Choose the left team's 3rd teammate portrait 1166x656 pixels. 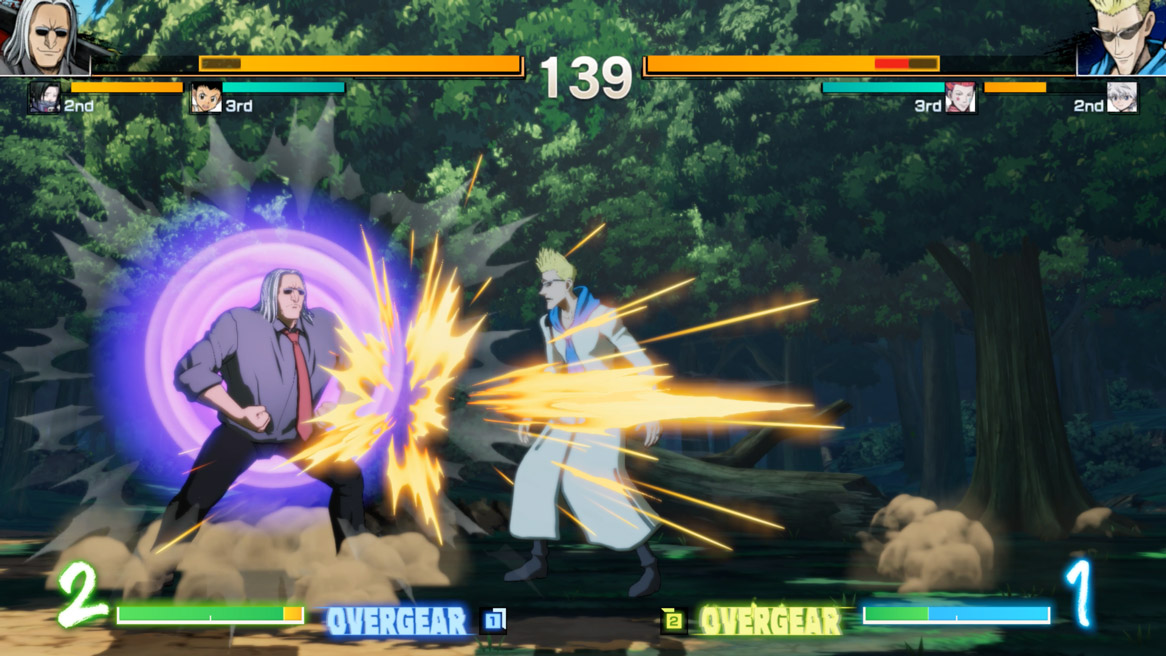tap(206, 98)
